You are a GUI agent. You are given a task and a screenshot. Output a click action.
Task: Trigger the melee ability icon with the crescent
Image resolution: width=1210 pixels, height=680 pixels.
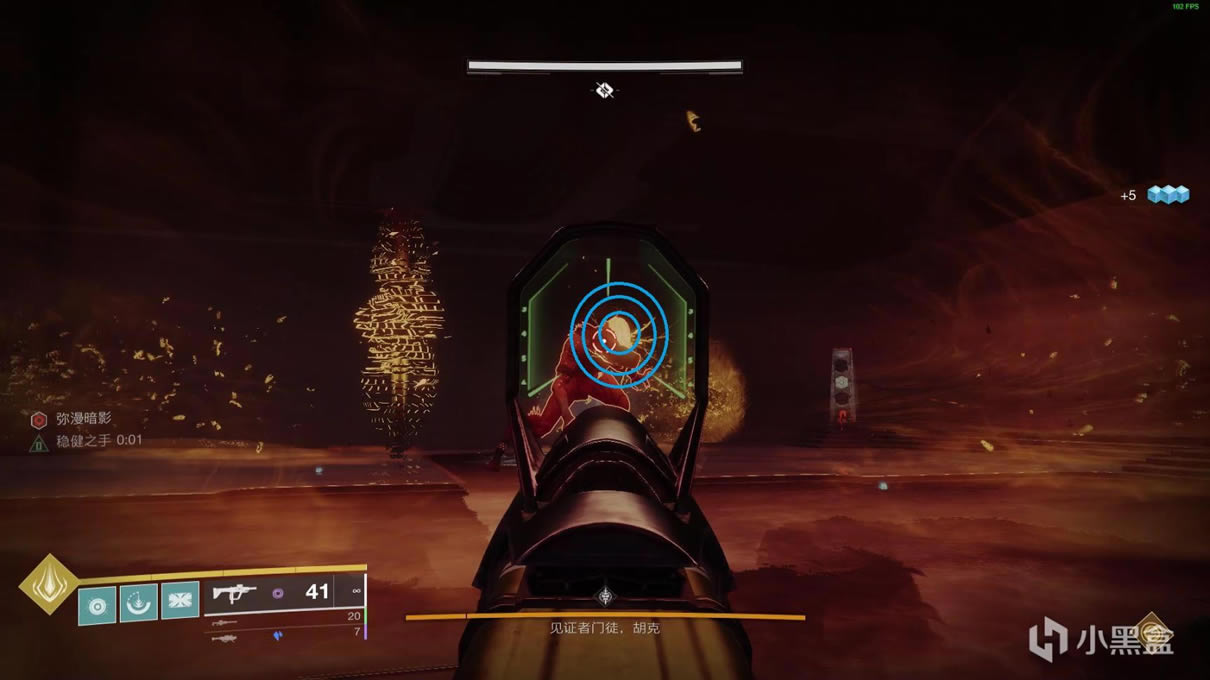pyautogui.click(x=138, y=602)
